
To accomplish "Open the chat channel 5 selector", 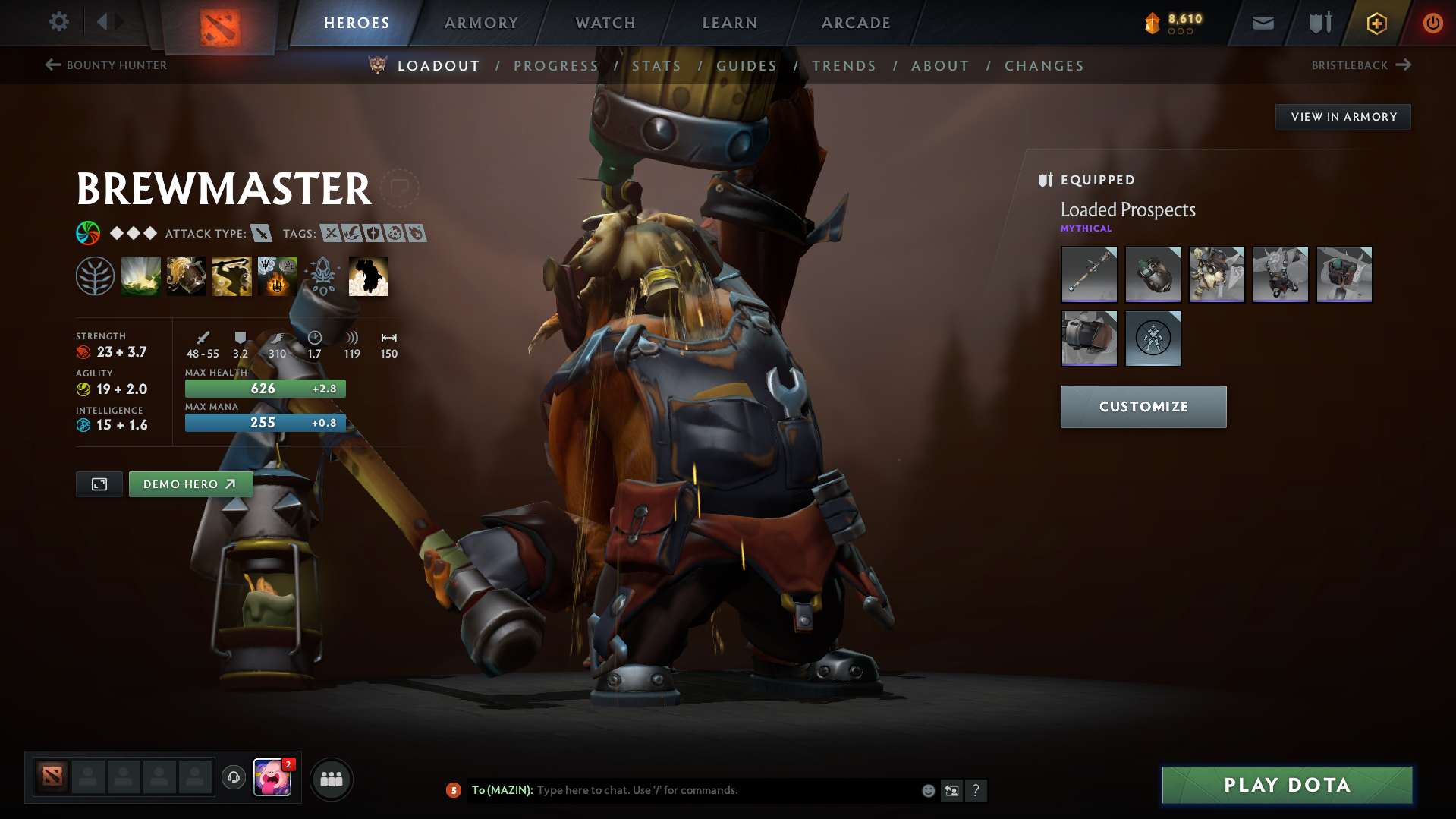I will click(454, 790).
